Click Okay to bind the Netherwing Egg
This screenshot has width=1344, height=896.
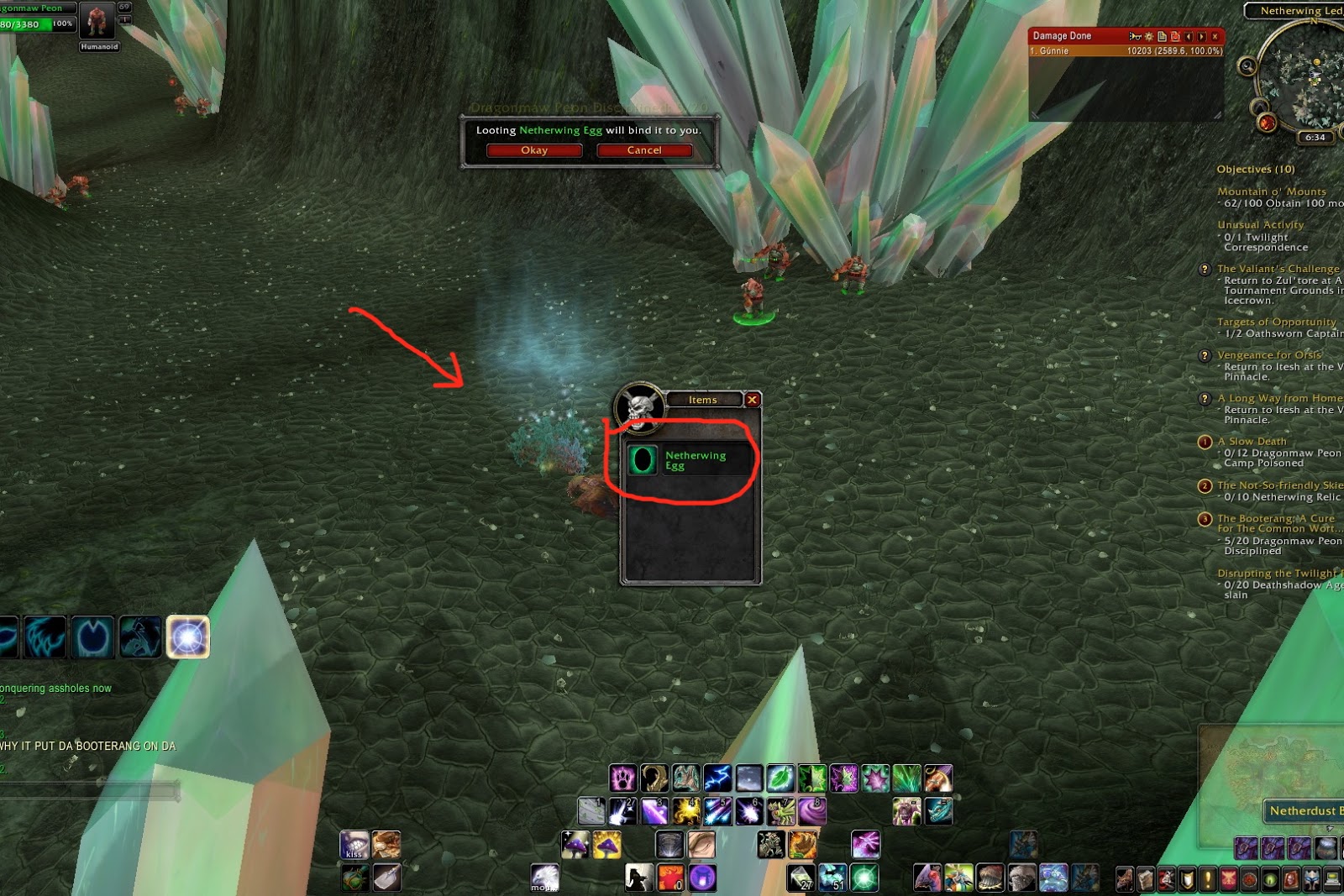[x=535, y=149]
